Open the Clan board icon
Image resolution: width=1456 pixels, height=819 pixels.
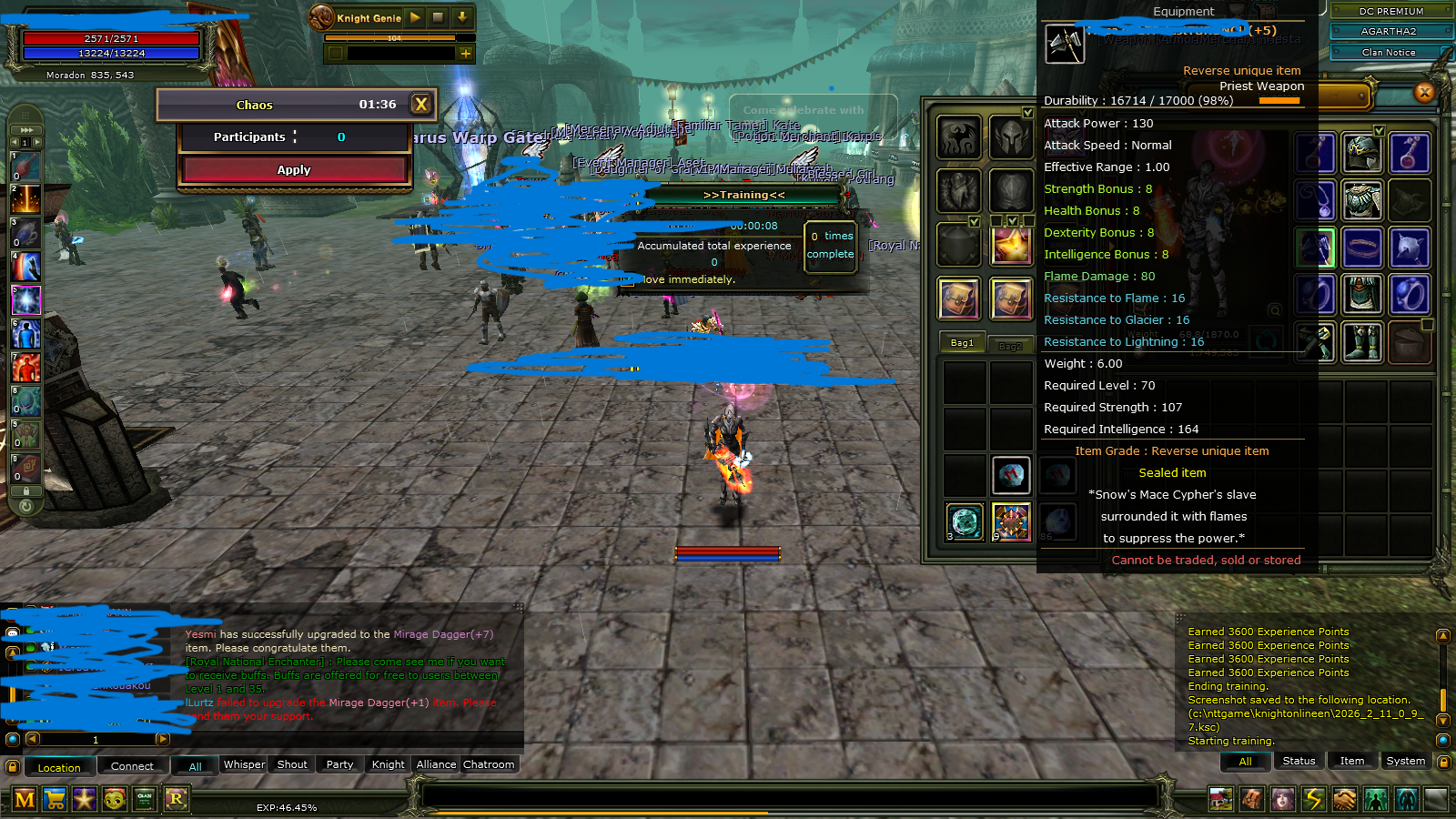pos(146,799)
